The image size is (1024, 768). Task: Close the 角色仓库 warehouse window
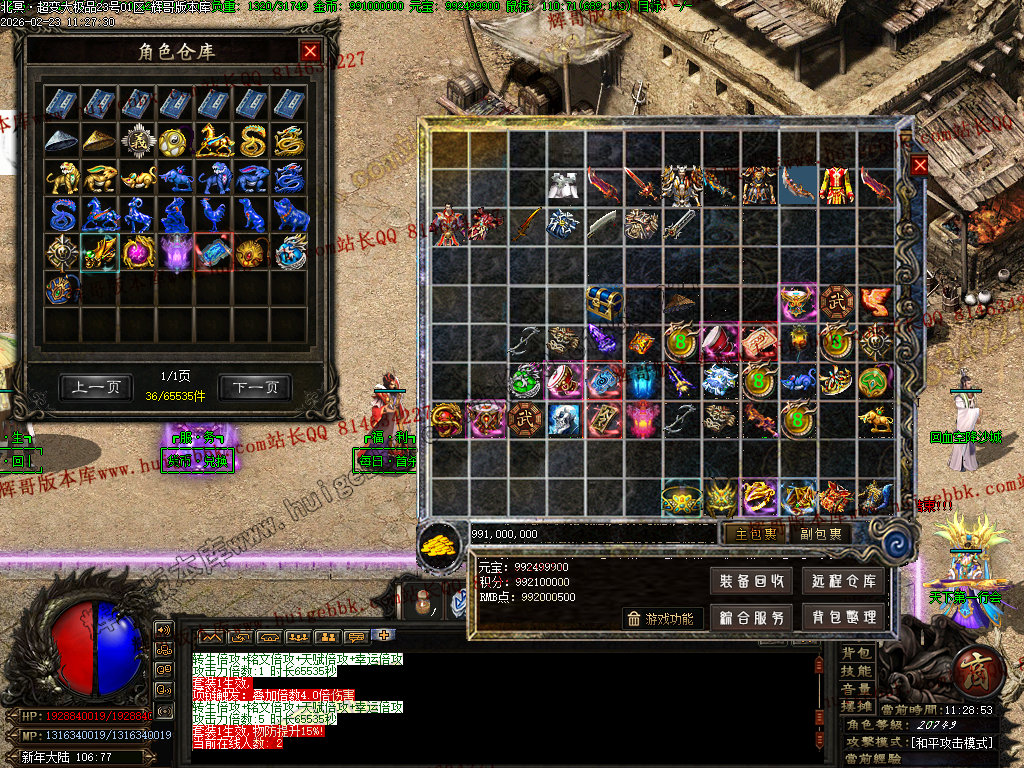pyautogui.click(x=311, y=51)
